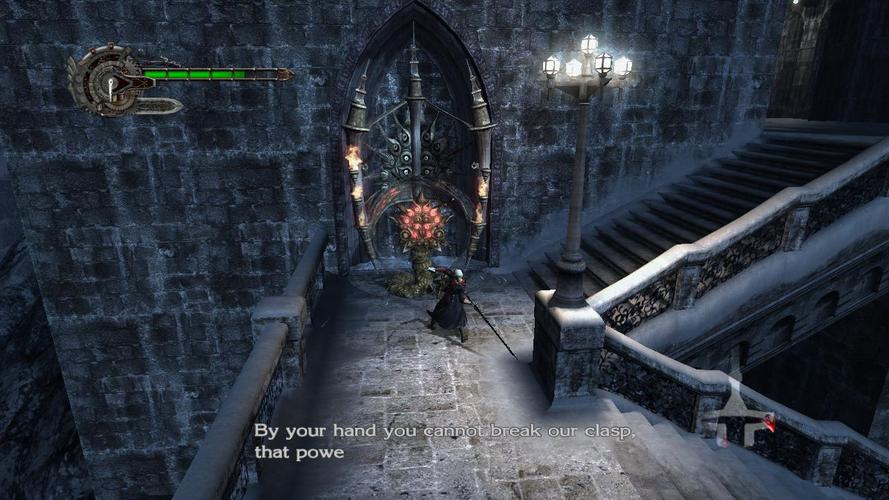The image size is (889, 500).
Task: Select the cross-shaped style selector icon
Action: 741,413
